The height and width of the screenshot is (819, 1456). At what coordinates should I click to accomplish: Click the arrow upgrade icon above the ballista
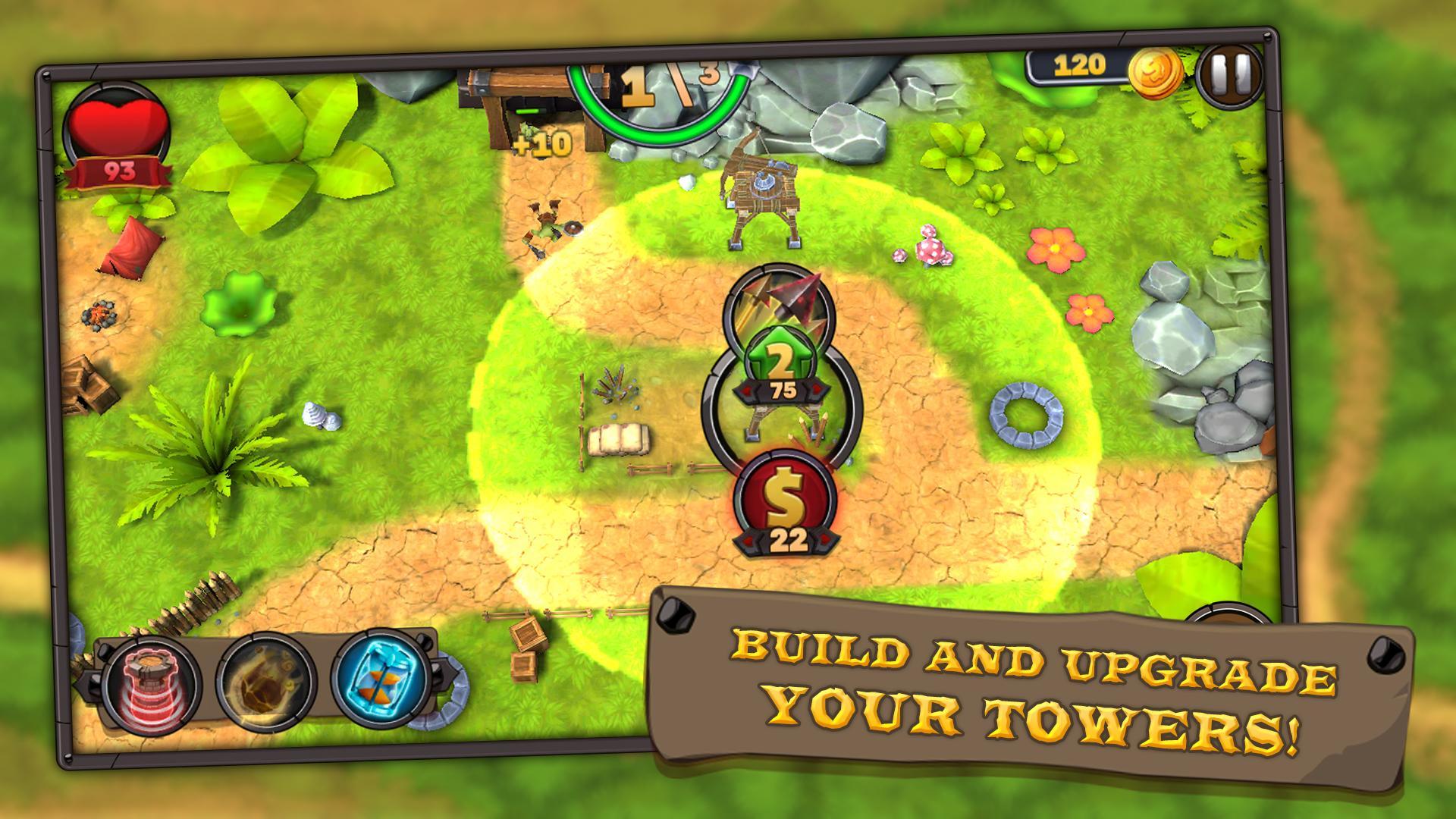780,303
